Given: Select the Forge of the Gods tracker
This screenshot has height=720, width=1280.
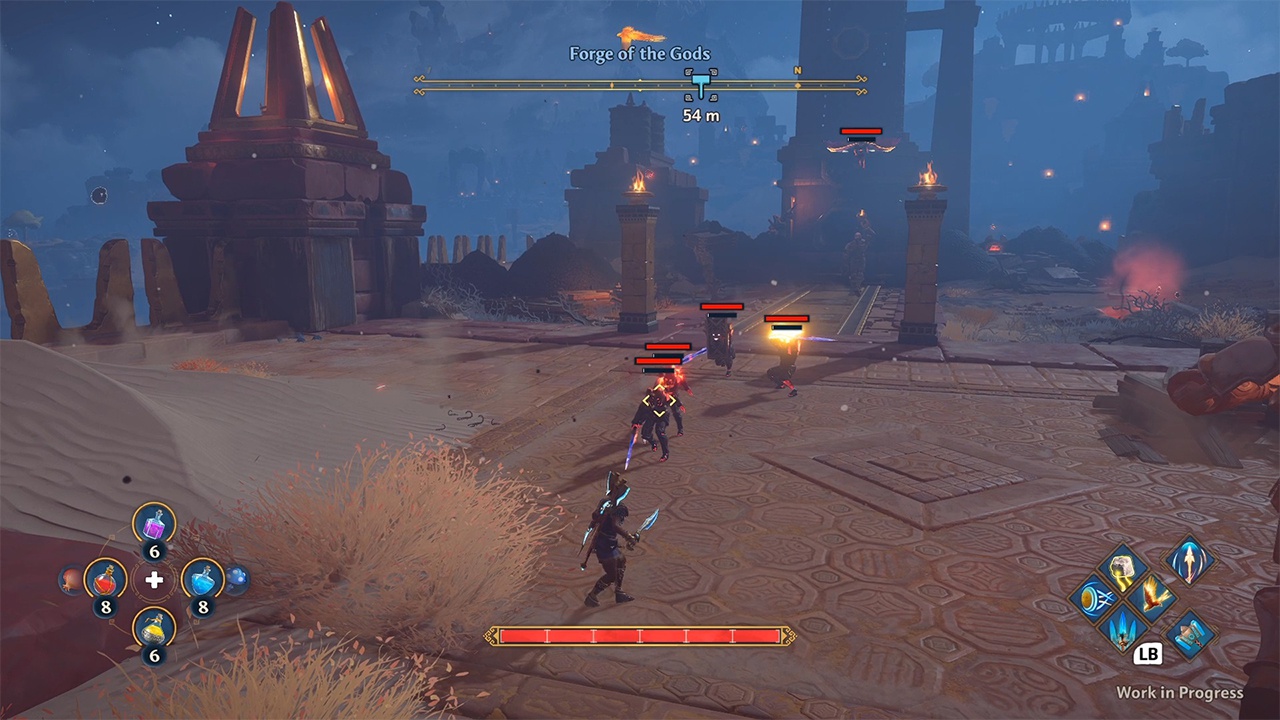Looking at the screenshot, I should (x=640, y=53).
